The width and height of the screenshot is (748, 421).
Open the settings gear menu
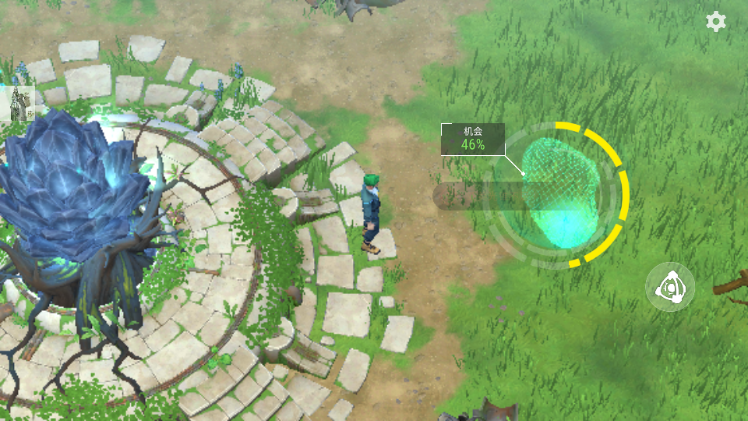(x=716, y=22)
